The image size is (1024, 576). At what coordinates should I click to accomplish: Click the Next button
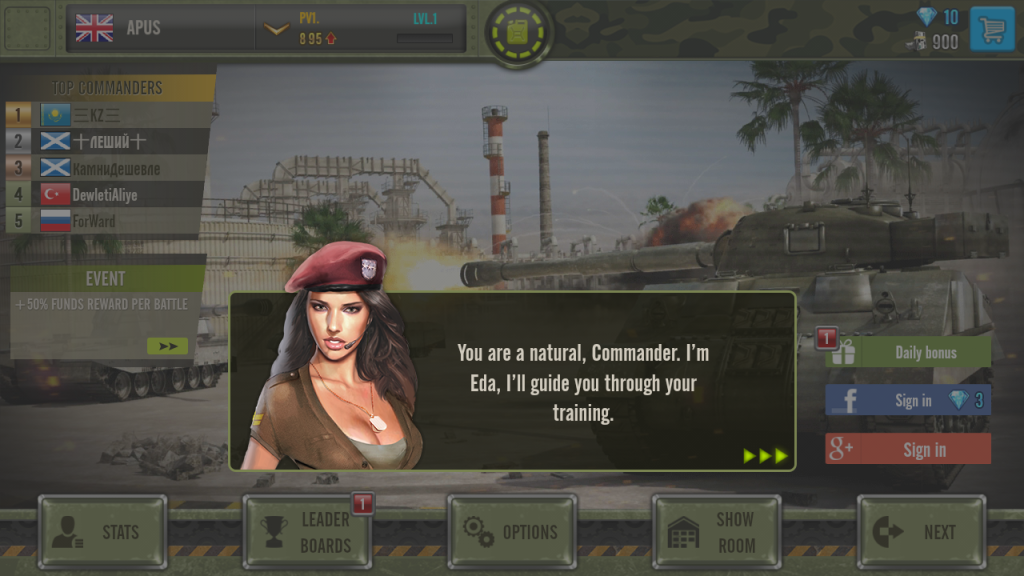click(921, 532)
